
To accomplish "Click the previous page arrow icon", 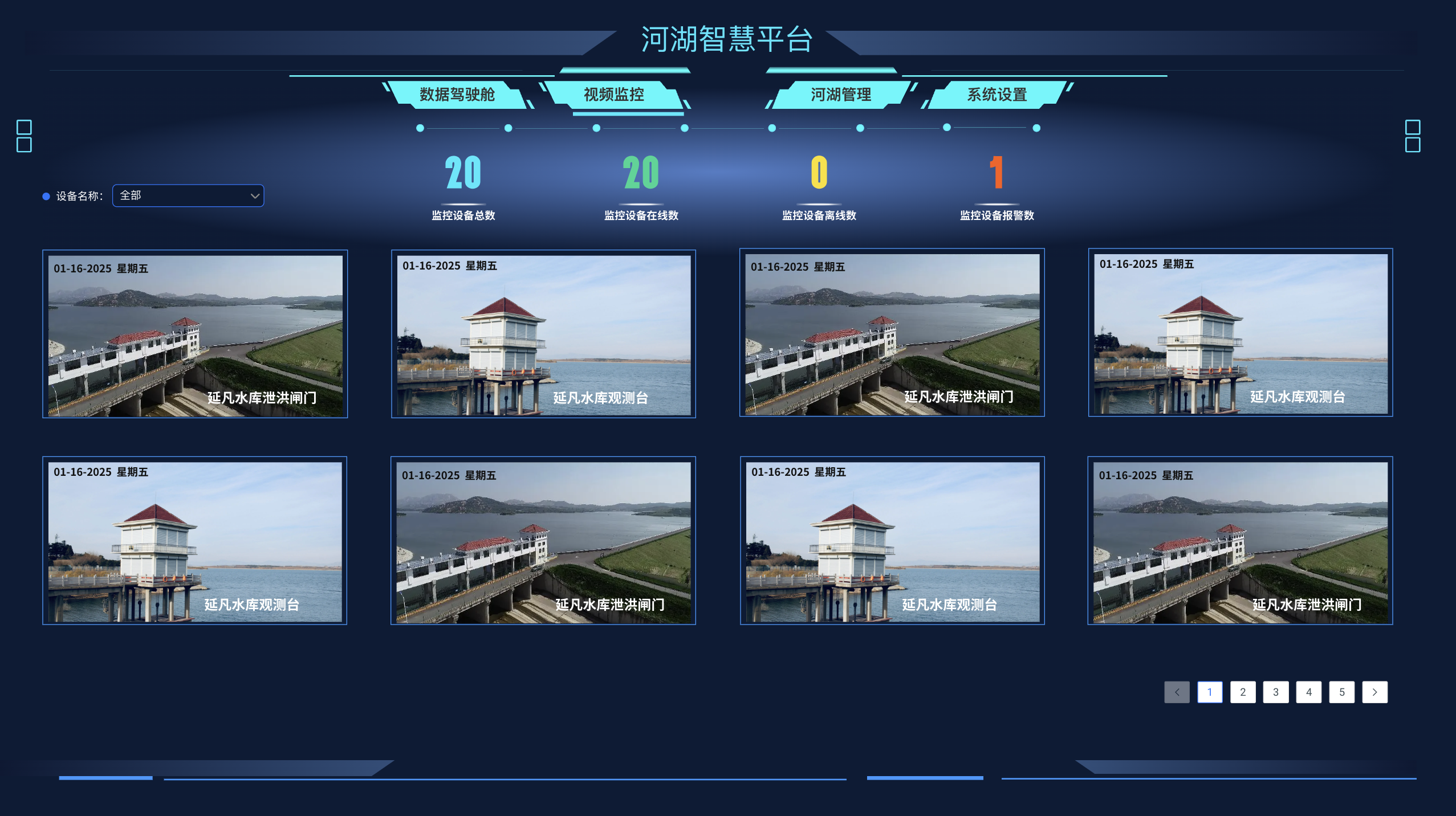I will coord(1177,692).
